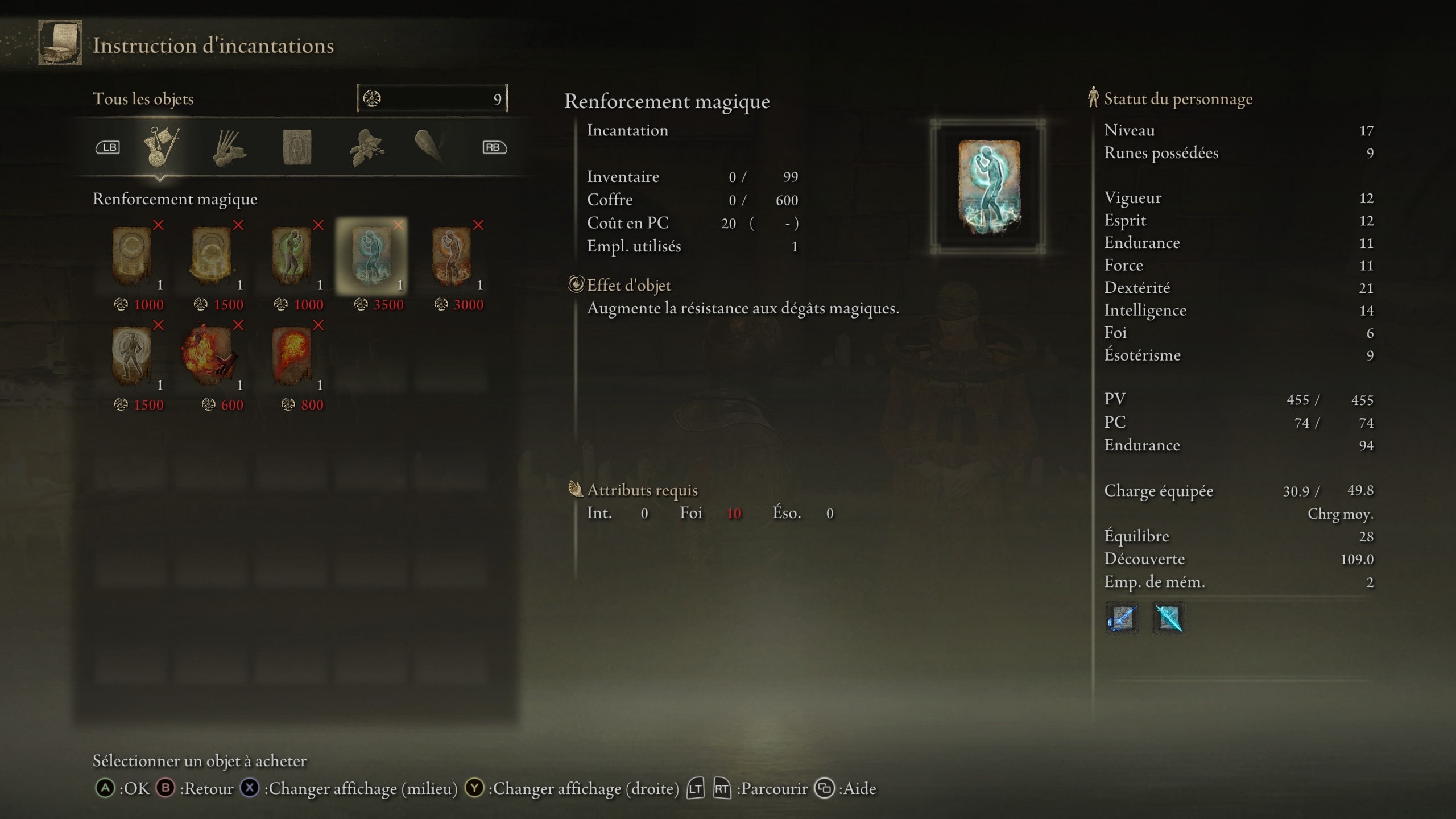
Task: Open RT Parcourir to browse next page
Action: coord(722,789)
